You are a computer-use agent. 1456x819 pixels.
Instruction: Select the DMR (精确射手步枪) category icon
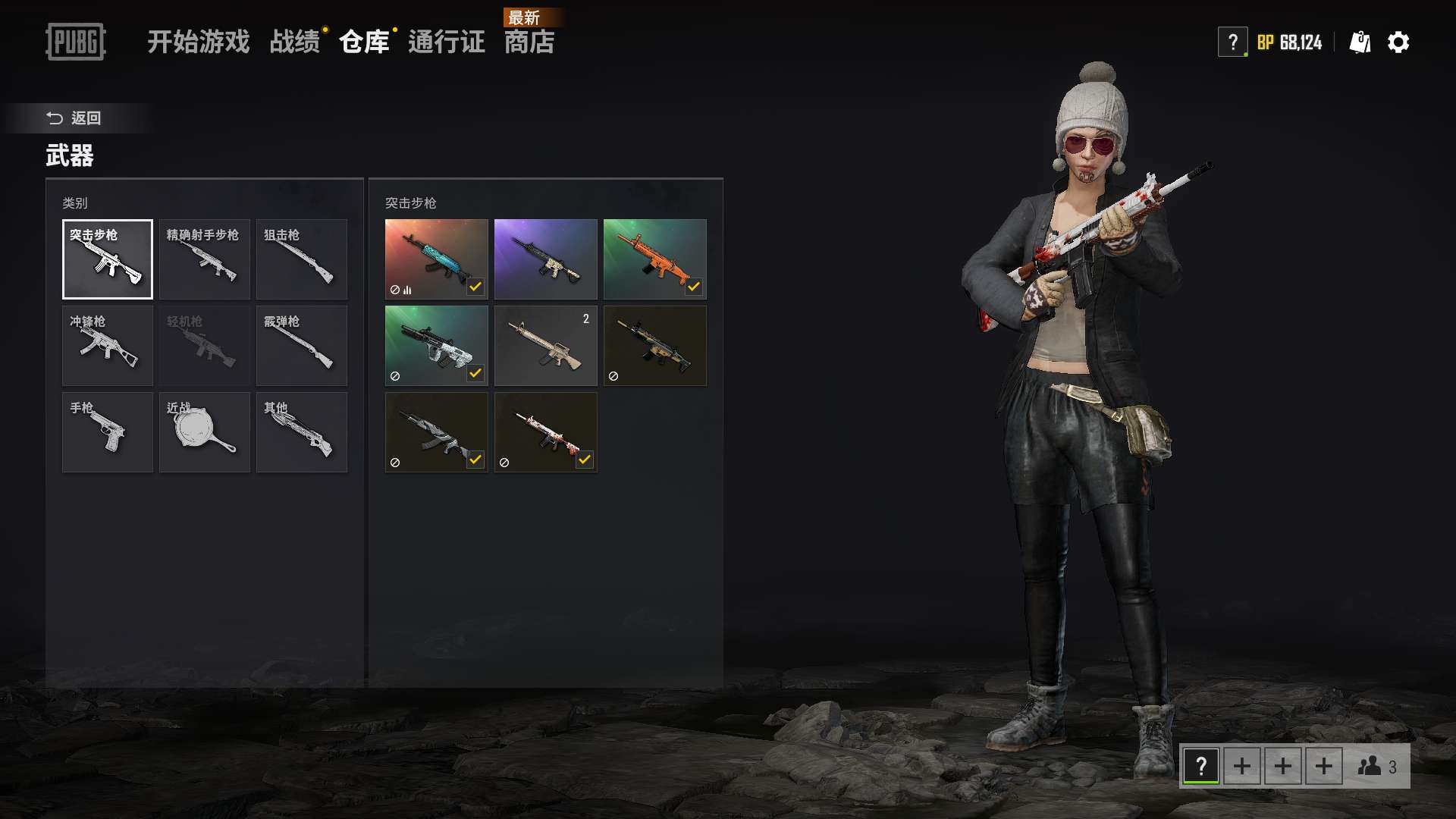coord(204,259)
